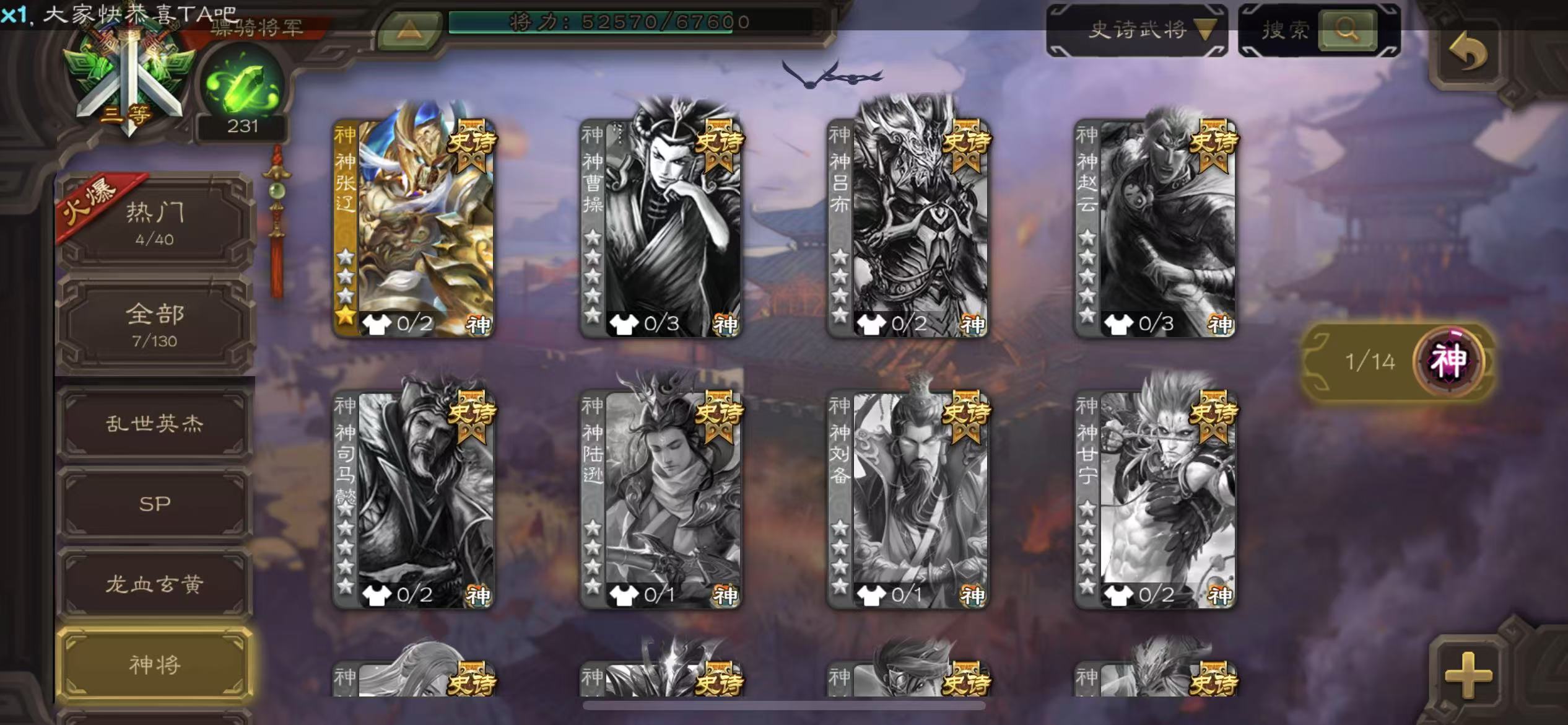Image resolution: width=1568 pixels, height=725 pixels.
Task: Select the 神张辽 hero card
Action: tap(414, 227)
